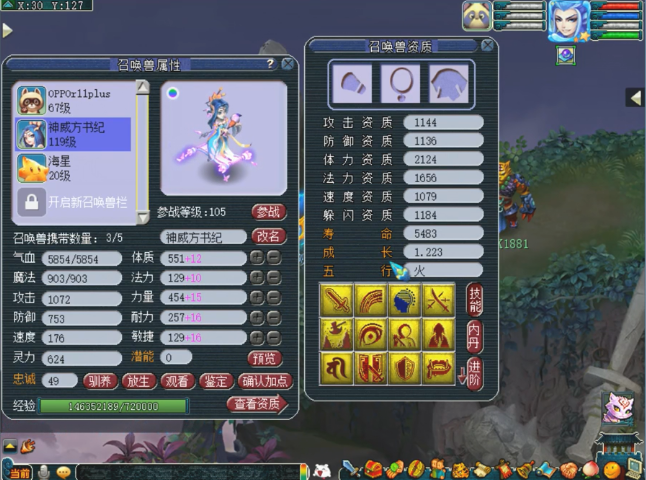Click the 改名 rename button
646x480 pixels.
tap(268, 237)
